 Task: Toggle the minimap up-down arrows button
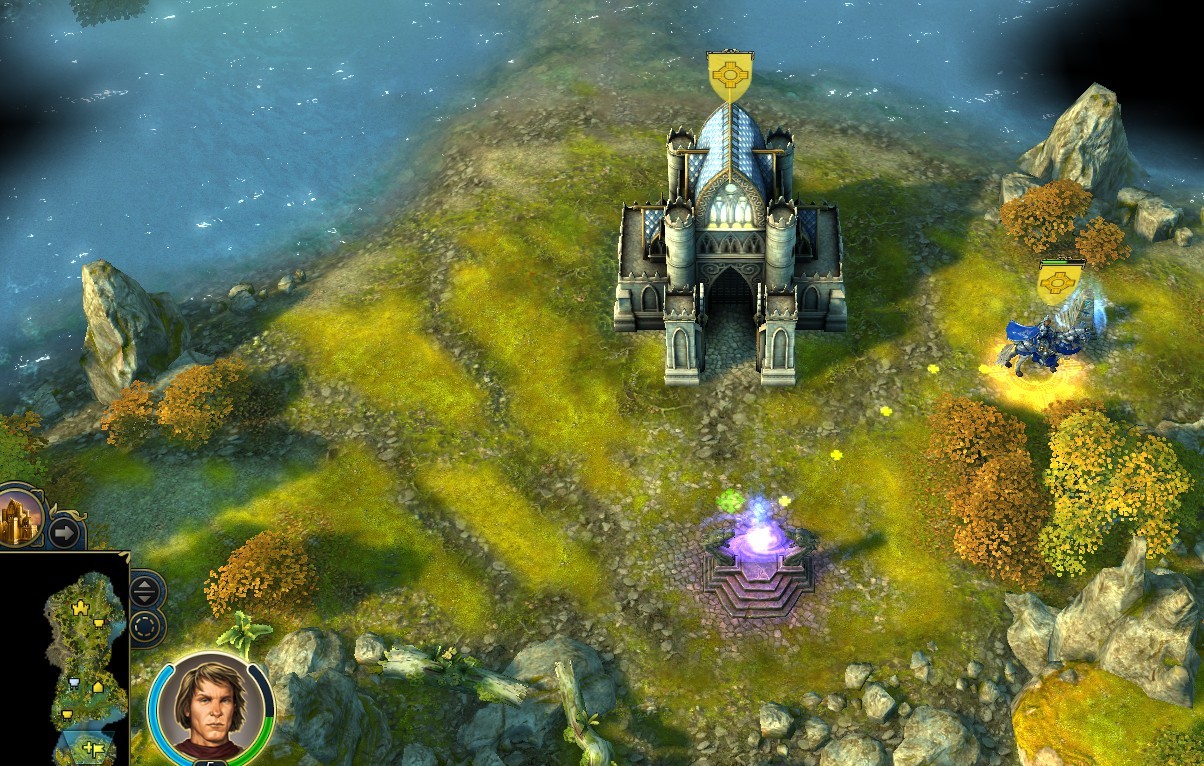(x=146, y=589)
